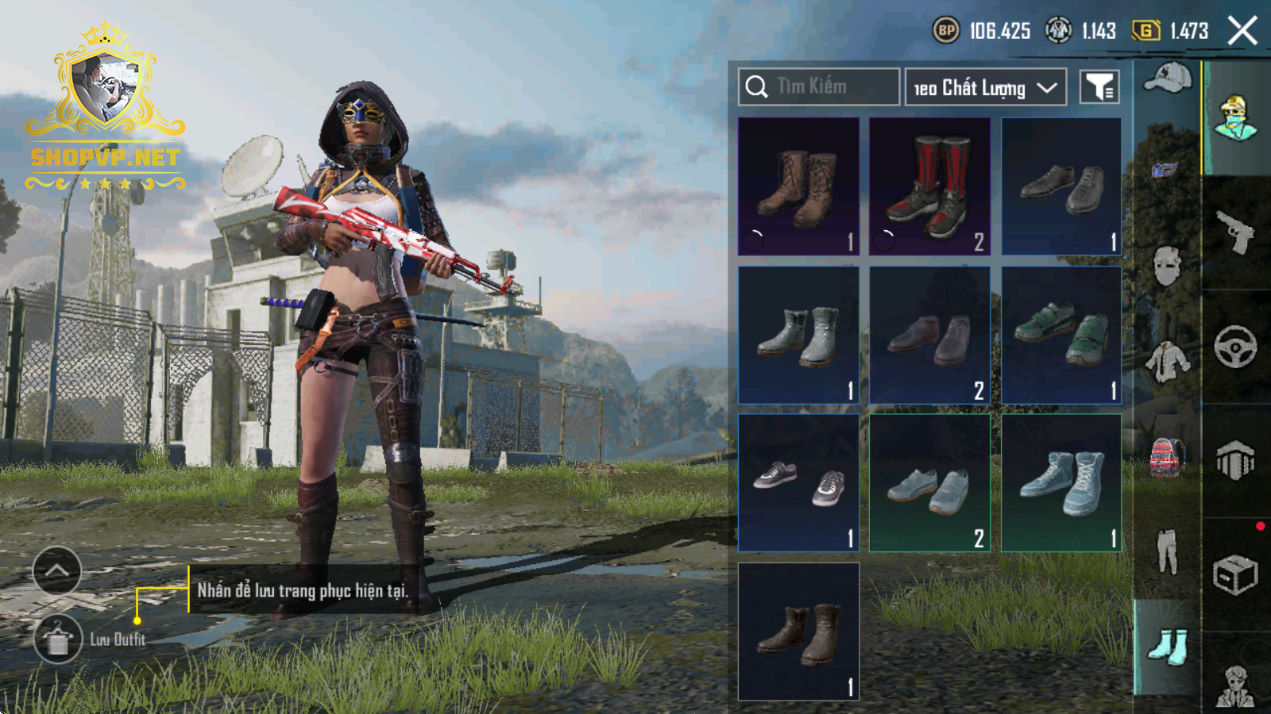Open the filter options button
Image resolution: width=1271 pixels, height=714 pixels.
point(1099,88)
